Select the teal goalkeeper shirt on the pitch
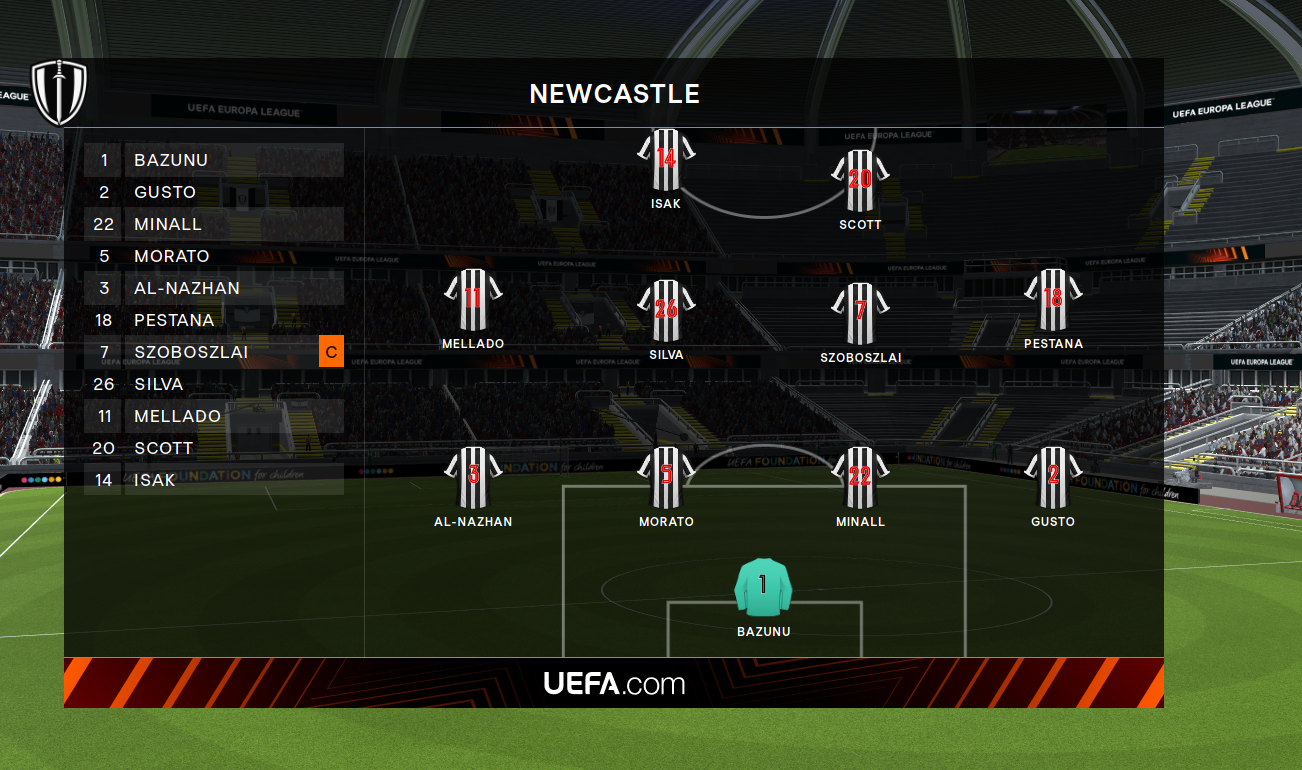1302x770 pixels. pyautogui.click(x=763, y=587)
